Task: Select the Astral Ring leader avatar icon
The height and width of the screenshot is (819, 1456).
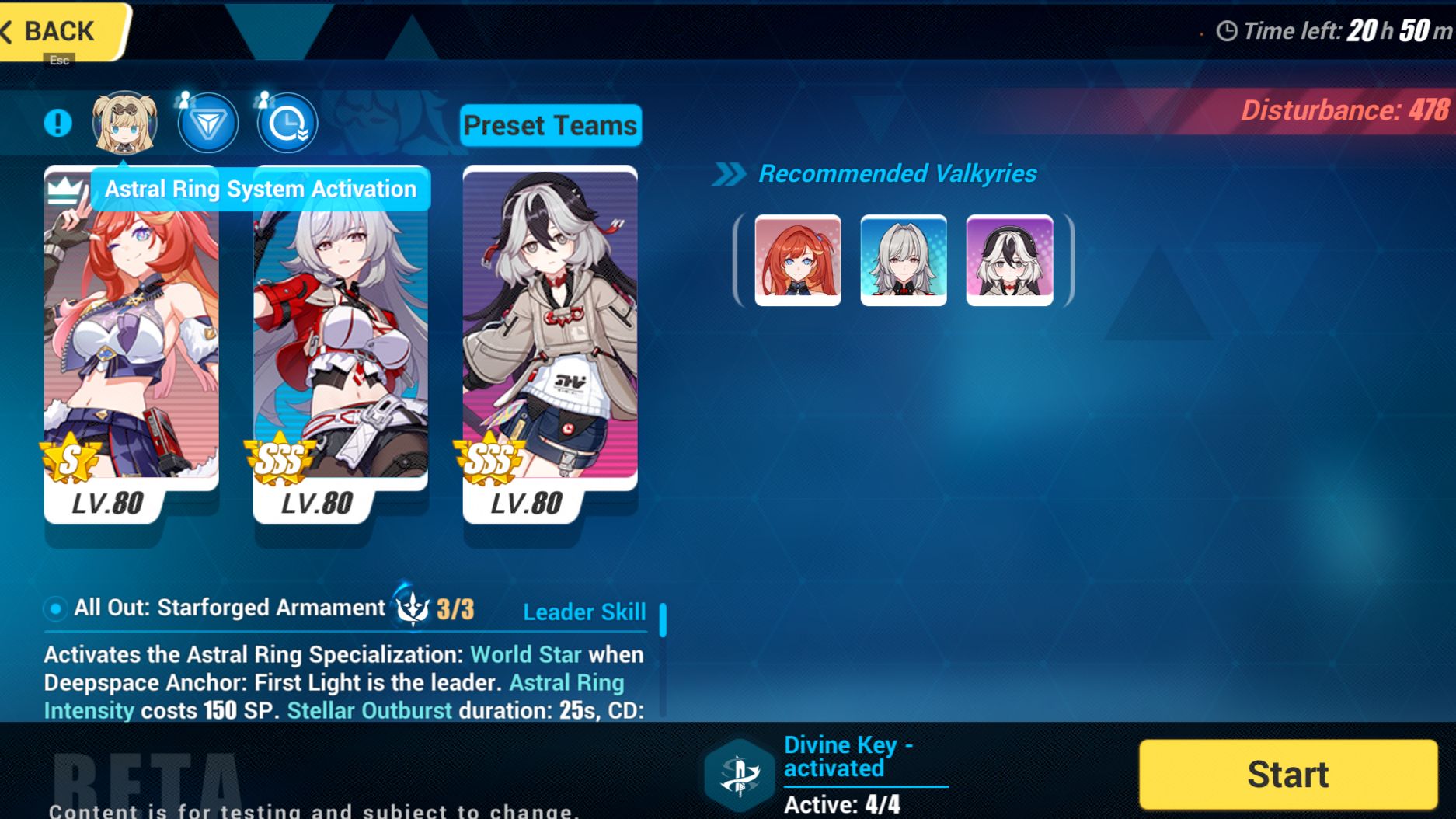Action: click(x=126, y=121)
